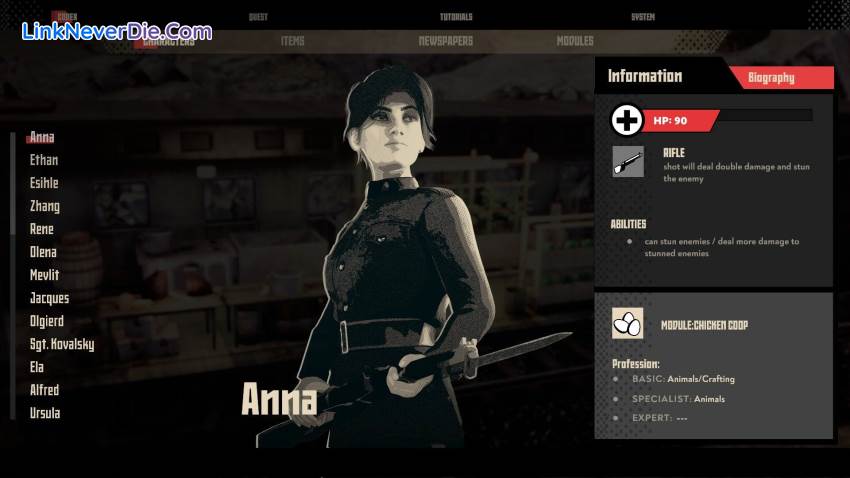This screenshot has height=478, width=850.
Task: Open the Biography tab
Action: click(x=771, y=77)
